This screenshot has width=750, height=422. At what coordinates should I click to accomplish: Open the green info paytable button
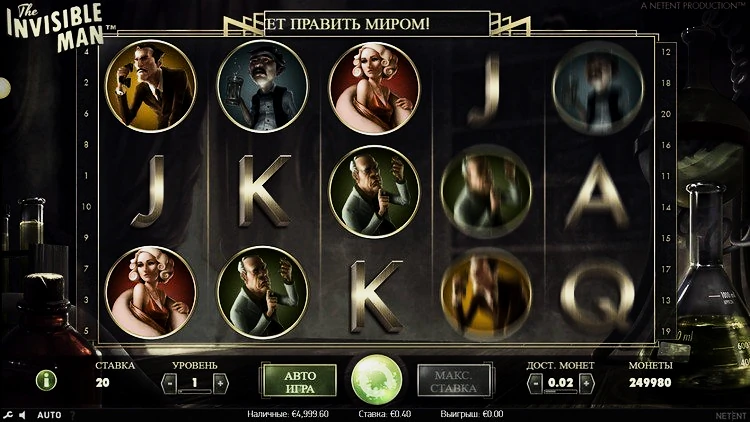[46, 380]
